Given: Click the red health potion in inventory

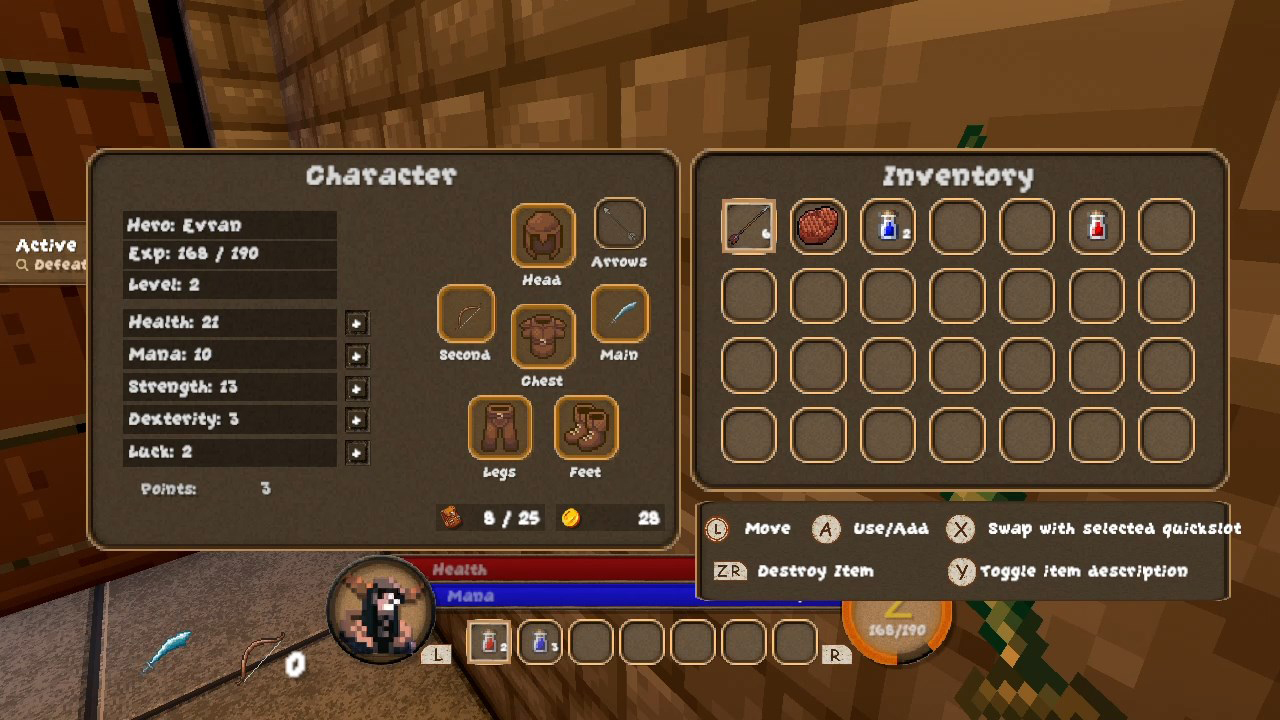Looking at the screenshot, I should 1096,226.
